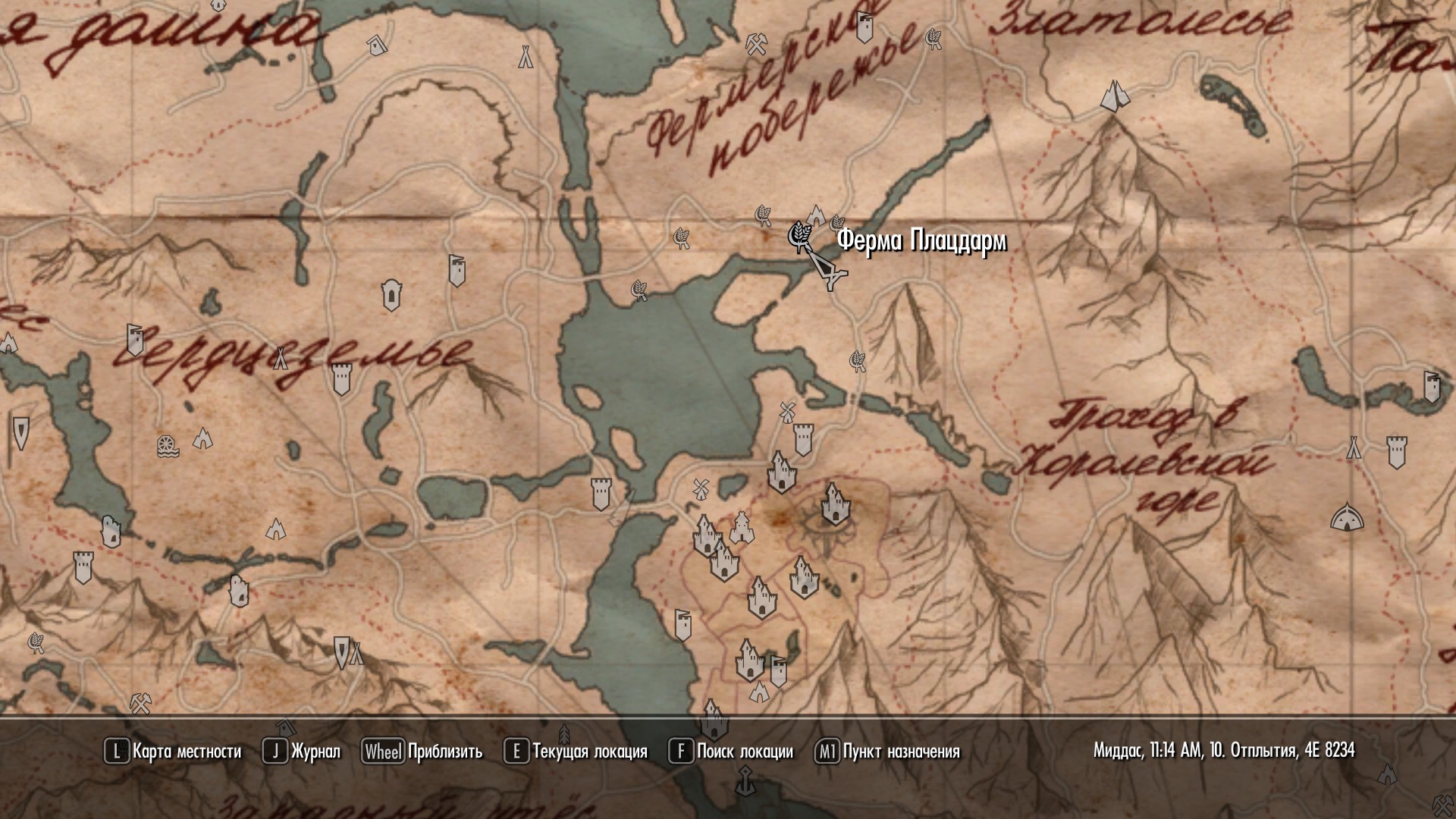Select the dome tent map marker
This screenshot has width=1456, height=819.
1346,518
